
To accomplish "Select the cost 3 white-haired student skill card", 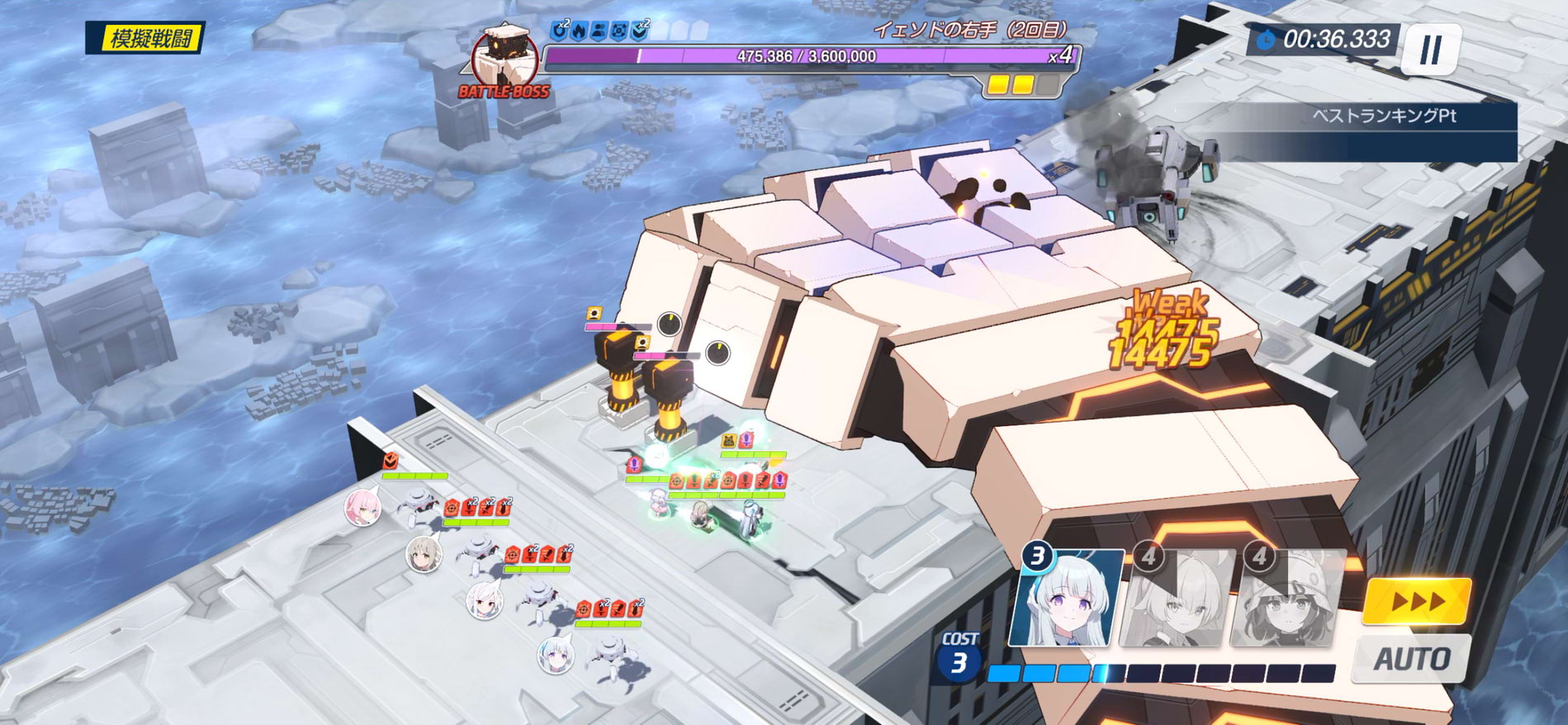I will 1068,598.
